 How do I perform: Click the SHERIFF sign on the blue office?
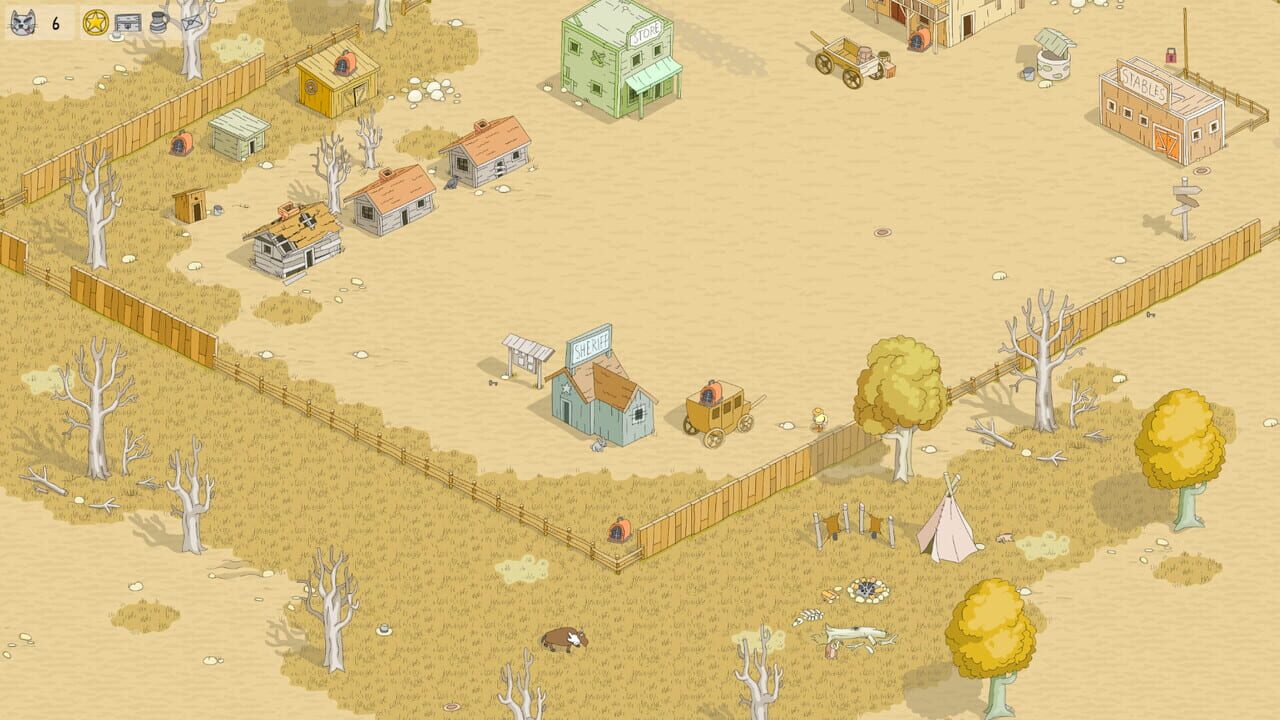click(x=590, y=348)
